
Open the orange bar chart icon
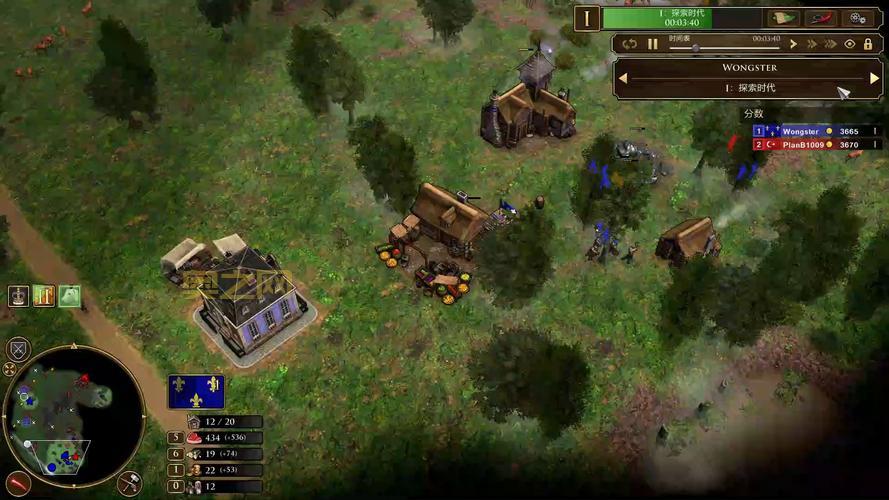43,296
